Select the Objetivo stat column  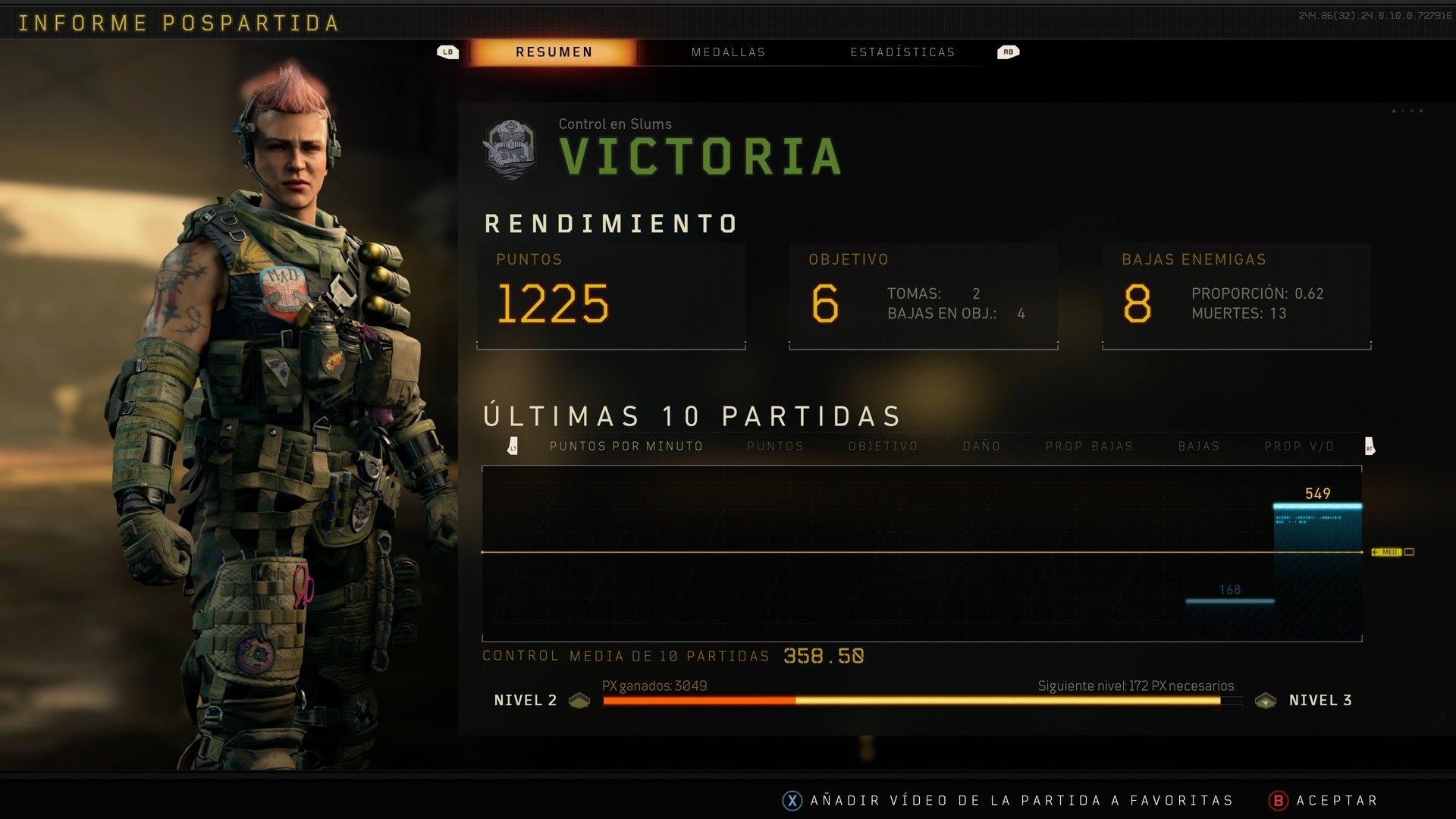pyautogui.click(x=882, y=447)
